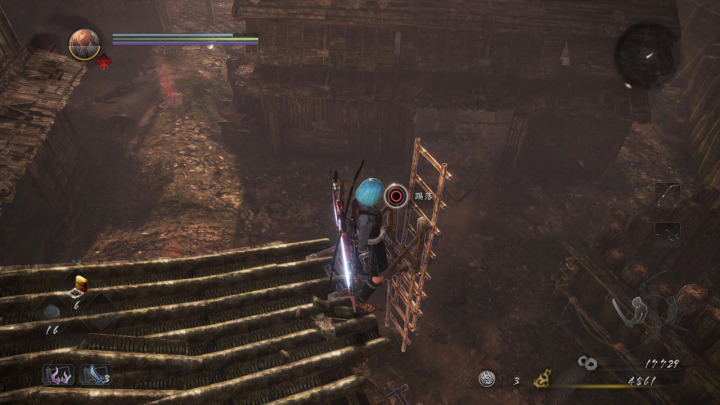
Task: Use the red and gold elixir item
Action: point(79,285)
